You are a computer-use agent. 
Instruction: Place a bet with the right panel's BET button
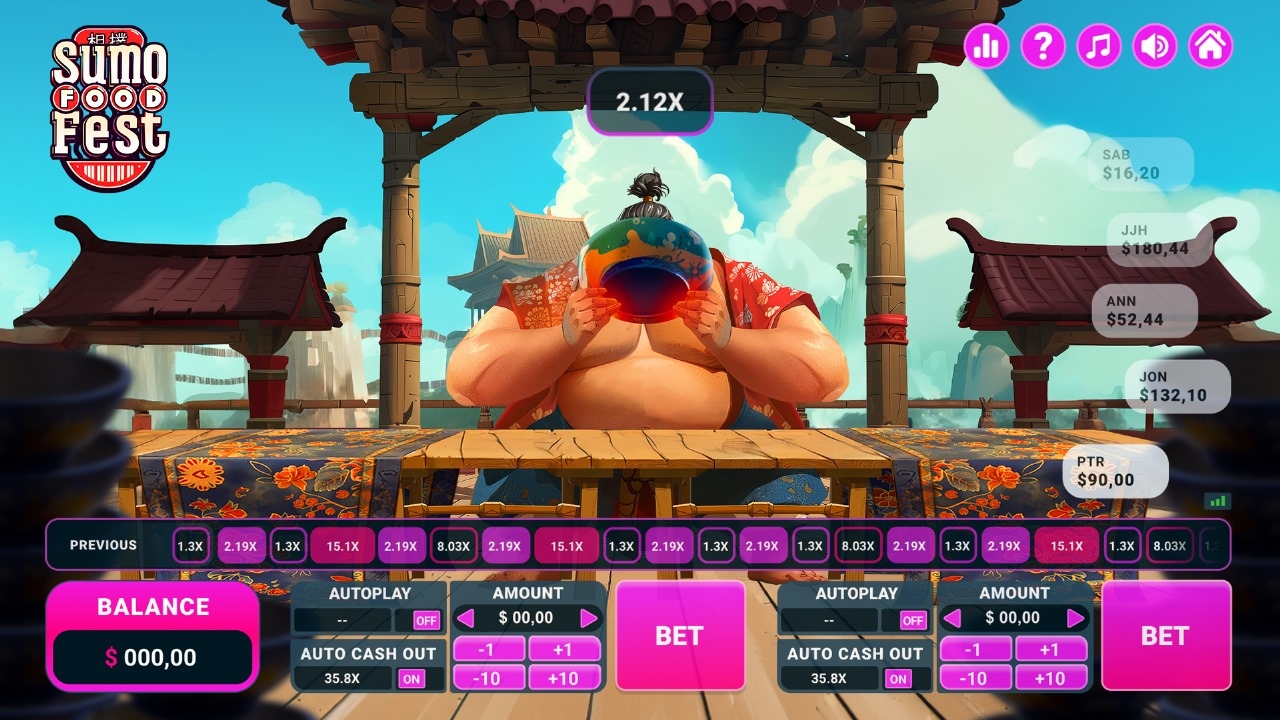1165,635
